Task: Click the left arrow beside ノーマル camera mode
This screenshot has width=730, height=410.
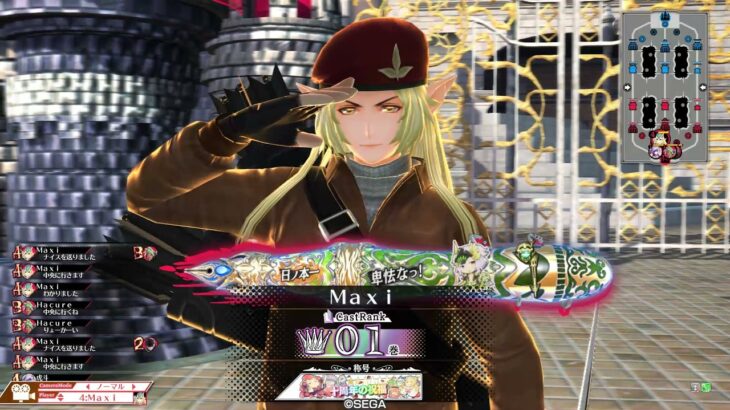Action: [x=89, y=386]
